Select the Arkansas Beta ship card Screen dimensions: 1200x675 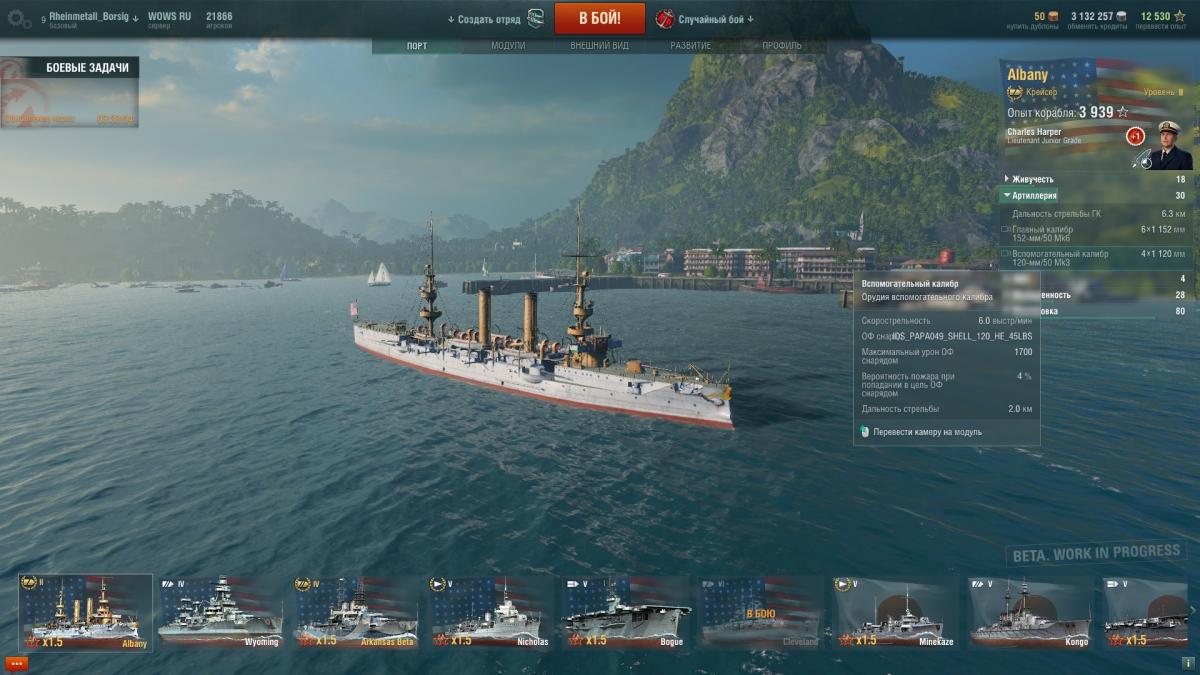(x=356, y=612)
